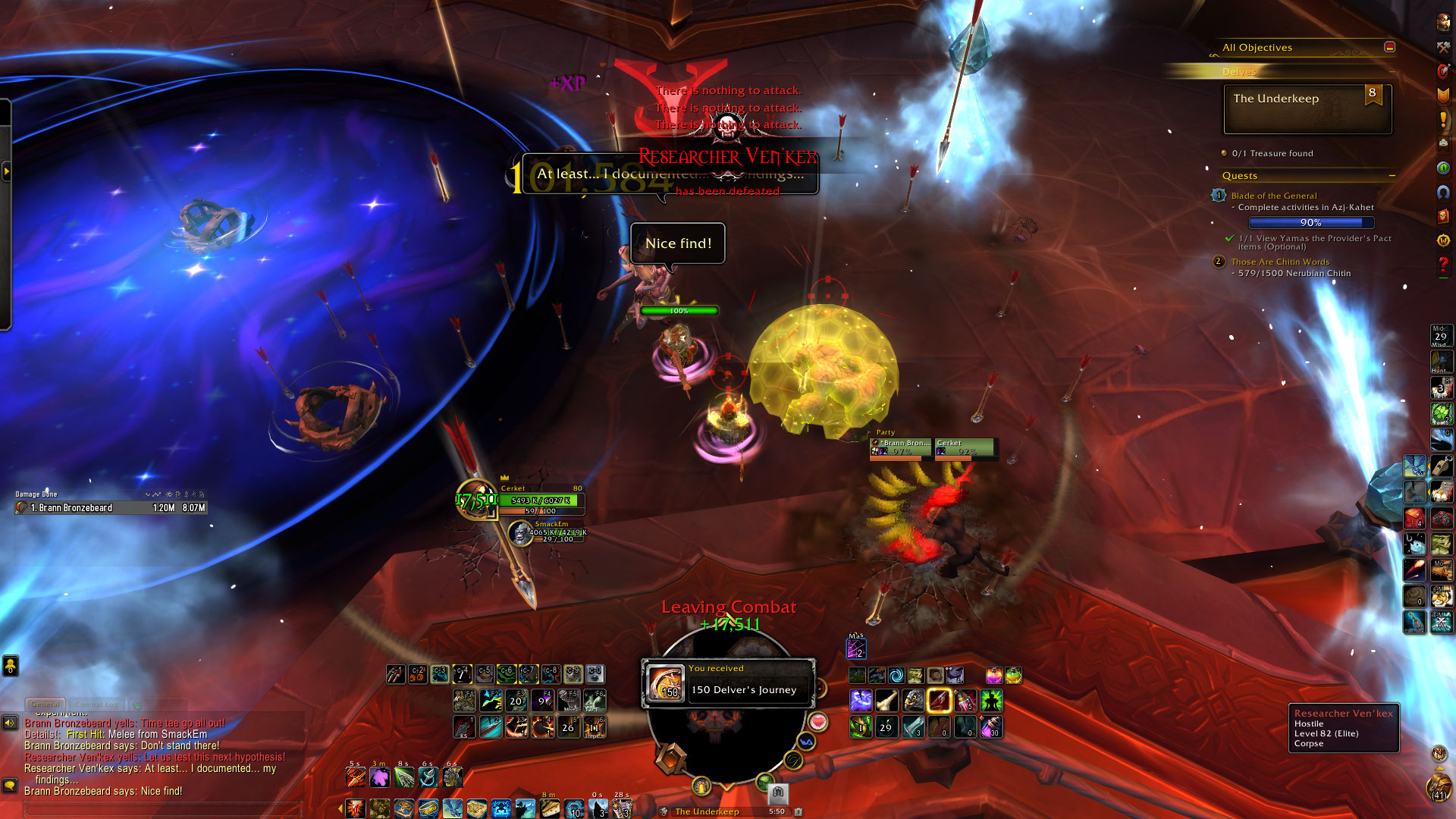Viewport: 1456px width, 819px height.
Task: Click the Delver's Journey loot popup
Action: pyautogui.click(x=728, y=683)
